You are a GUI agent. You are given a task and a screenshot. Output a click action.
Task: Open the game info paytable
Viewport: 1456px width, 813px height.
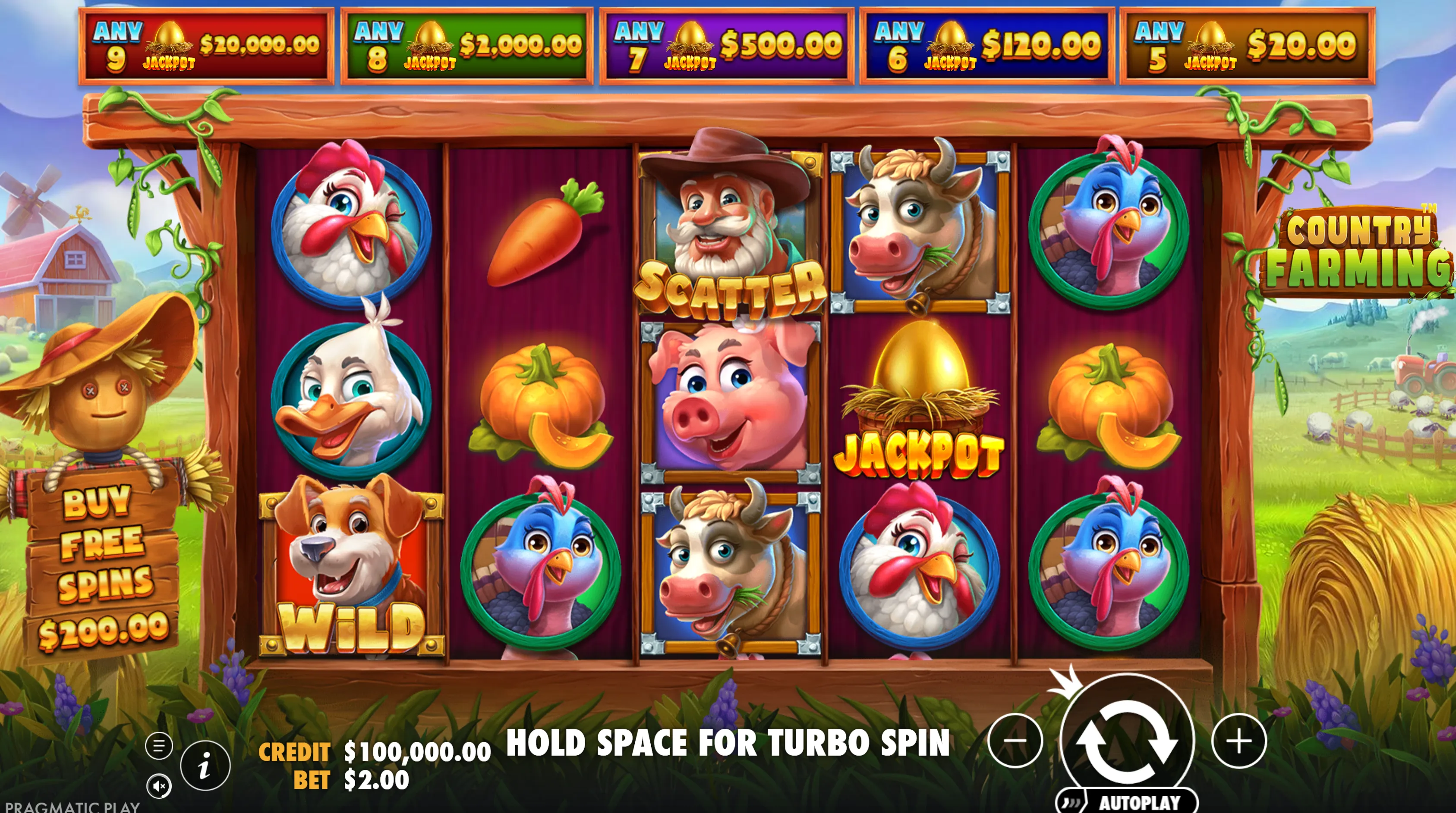coord(205,766)
